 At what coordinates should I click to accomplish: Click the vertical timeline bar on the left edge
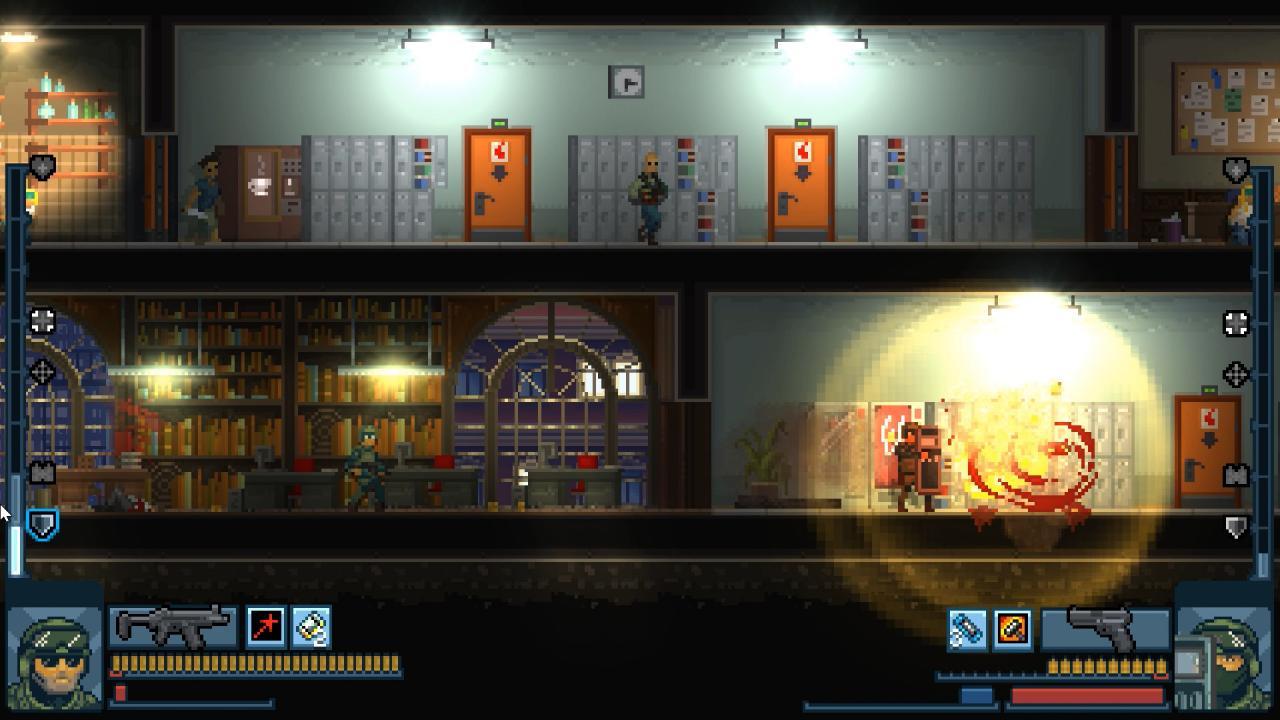18,400
